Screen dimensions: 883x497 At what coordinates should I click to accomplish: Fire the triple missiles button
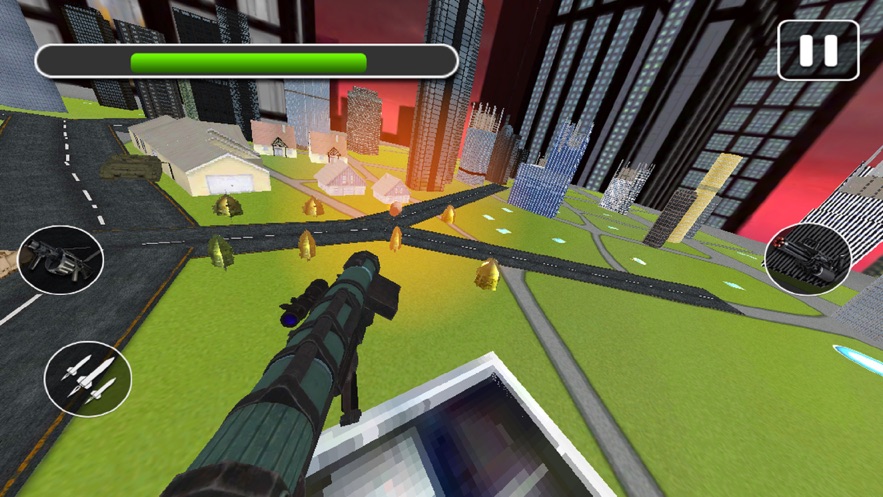[x=88, y=379]
